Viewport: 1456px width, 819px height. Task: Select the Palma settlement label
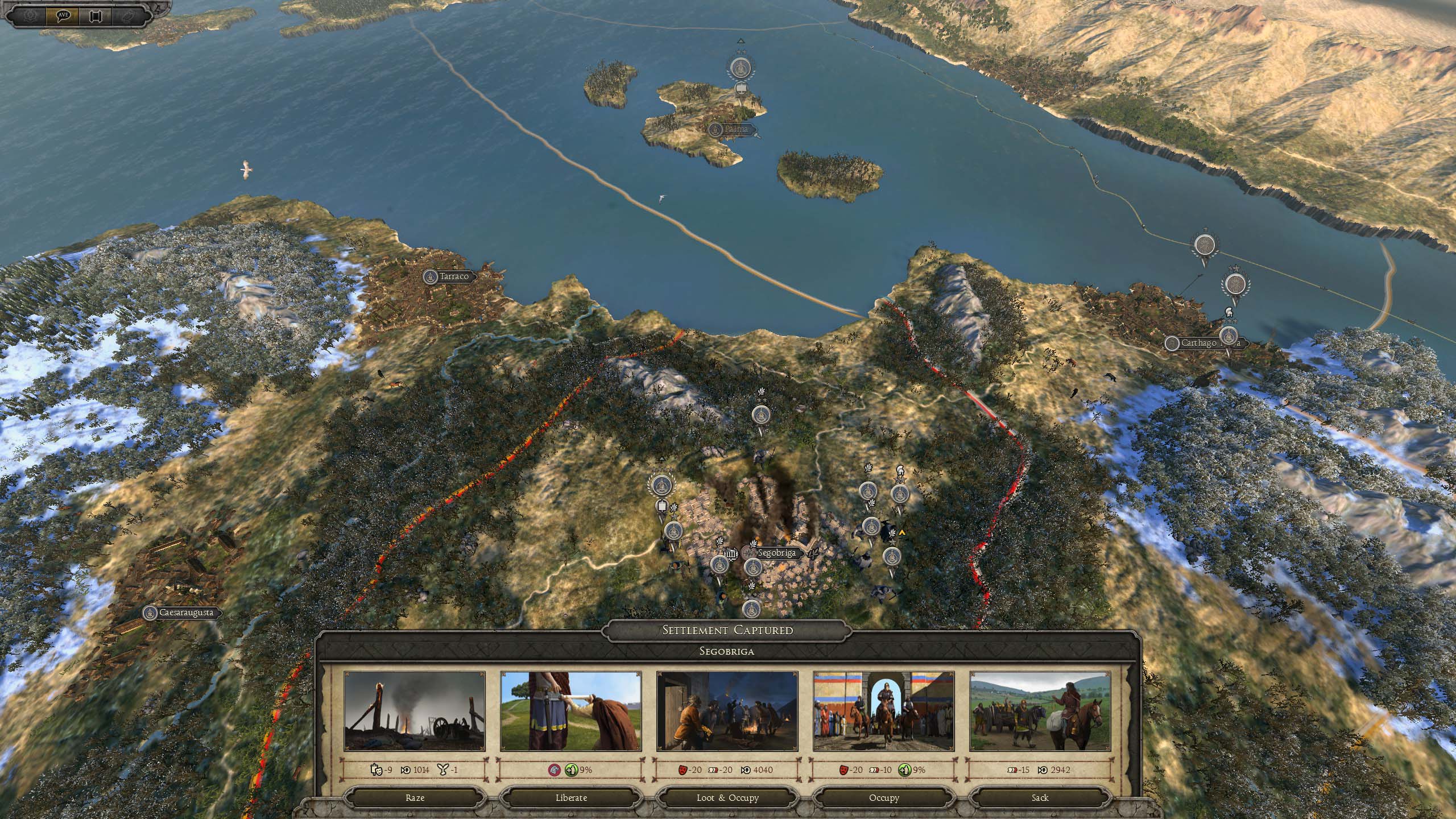[x=735, y=130]
